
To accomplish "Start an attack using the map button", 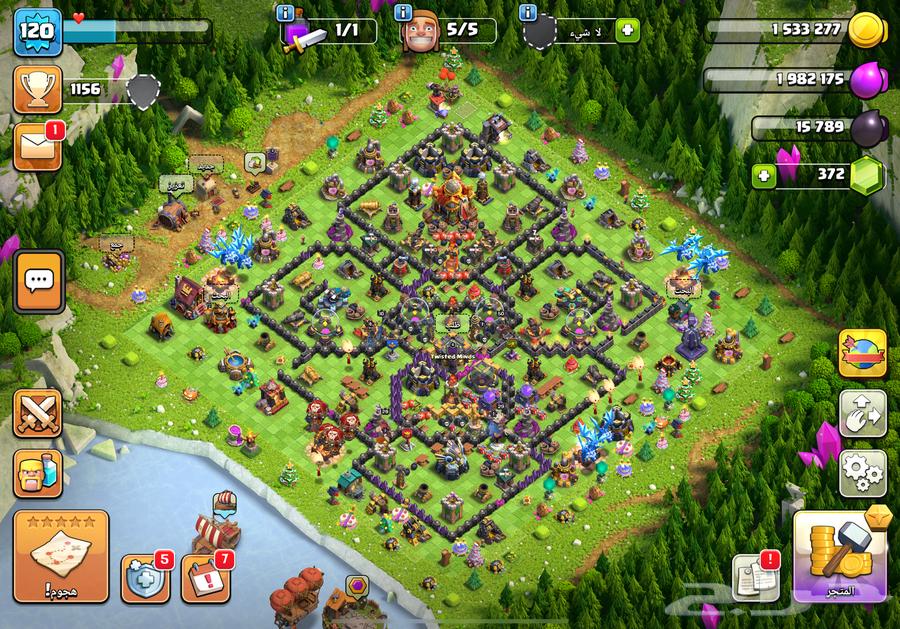I will [x=60, y=556].
